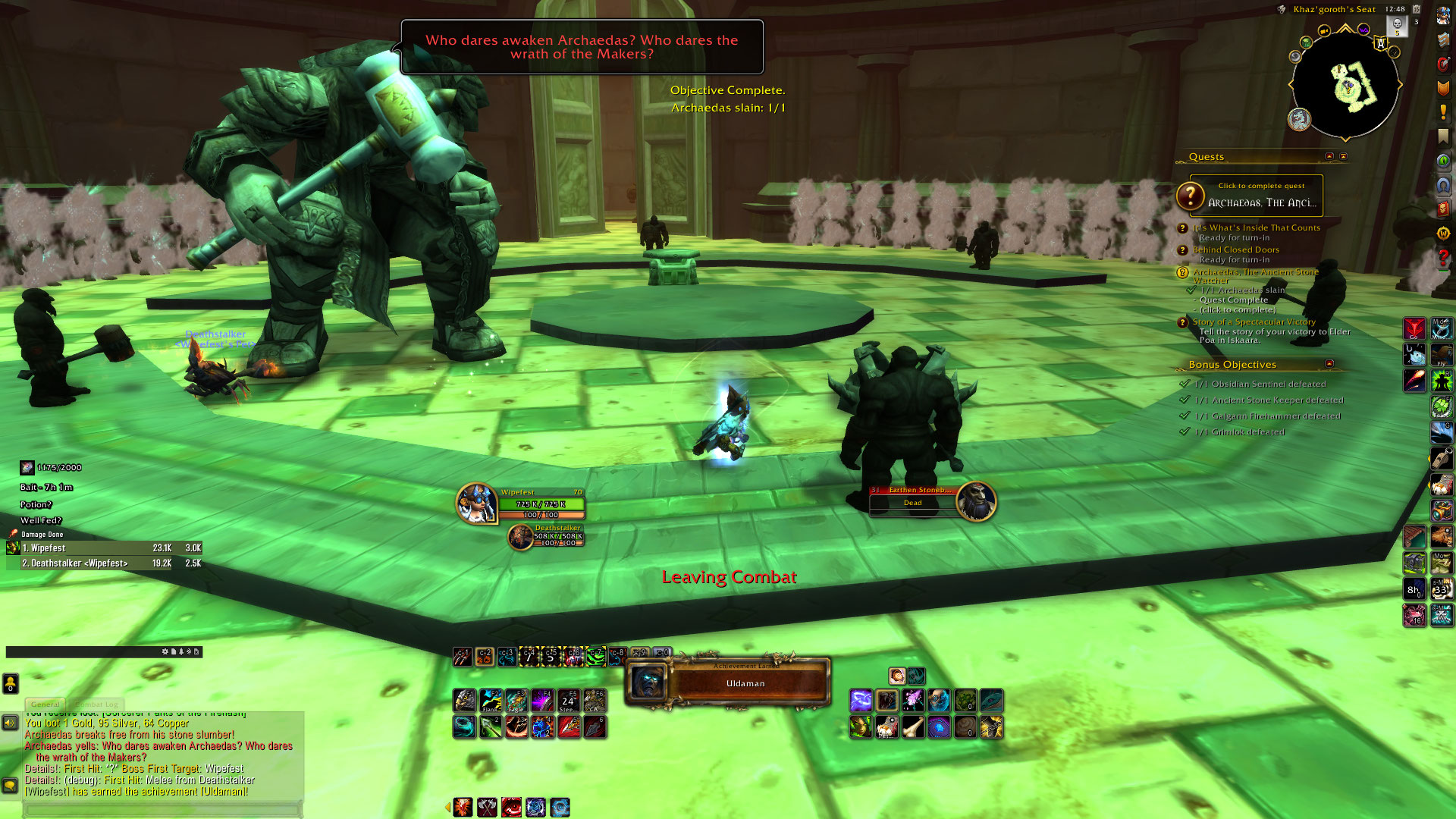Select the 'Behind Closed Doors' quest entry
This screenshot has height=819, width=1456.
(x=1235, y=249)
